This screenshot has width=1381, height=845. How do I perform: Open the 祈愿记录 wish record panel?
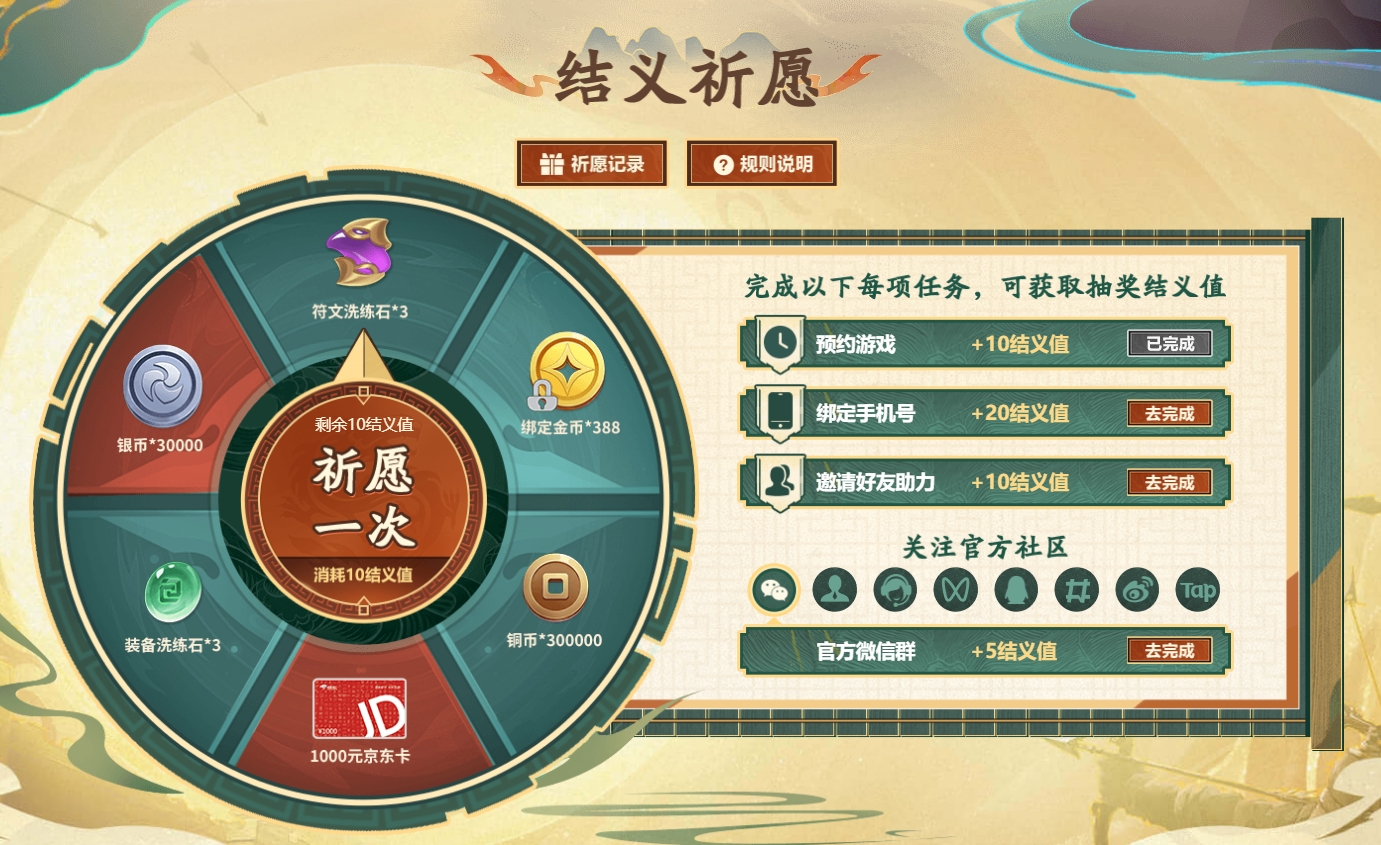coord(591,163)
